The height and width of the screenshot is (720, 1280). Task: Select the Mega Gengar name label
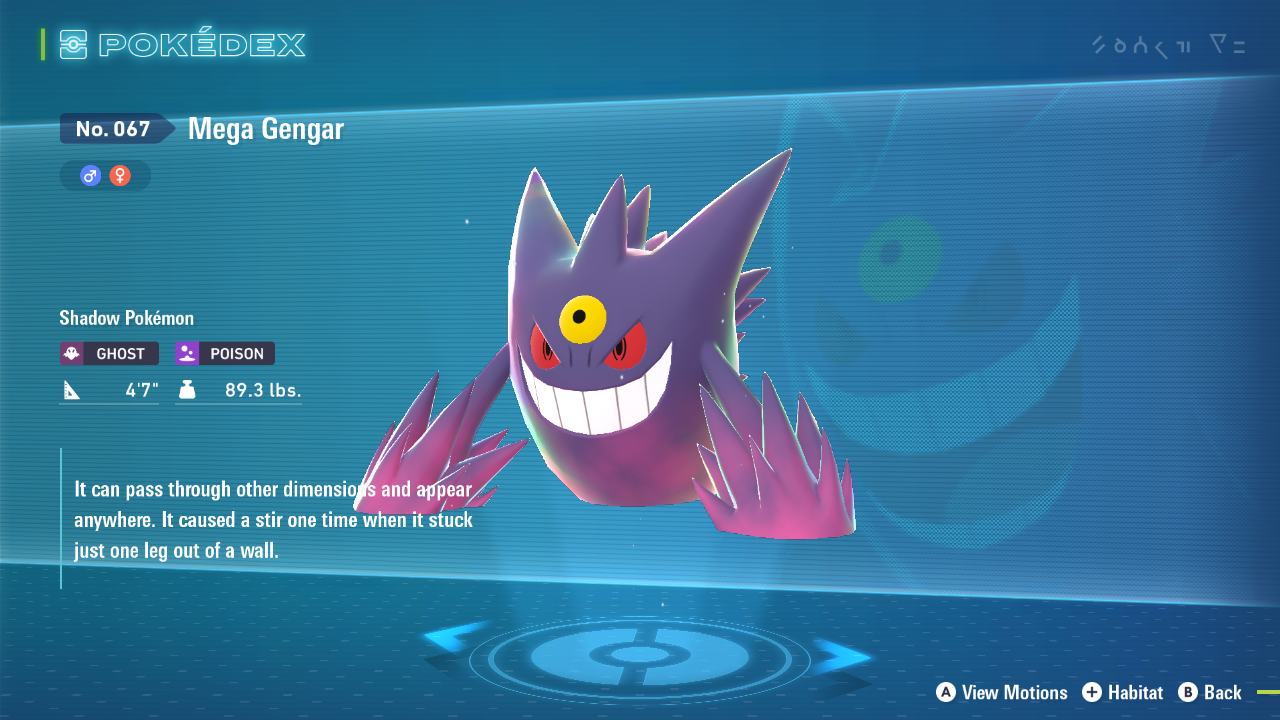point(264,128)
